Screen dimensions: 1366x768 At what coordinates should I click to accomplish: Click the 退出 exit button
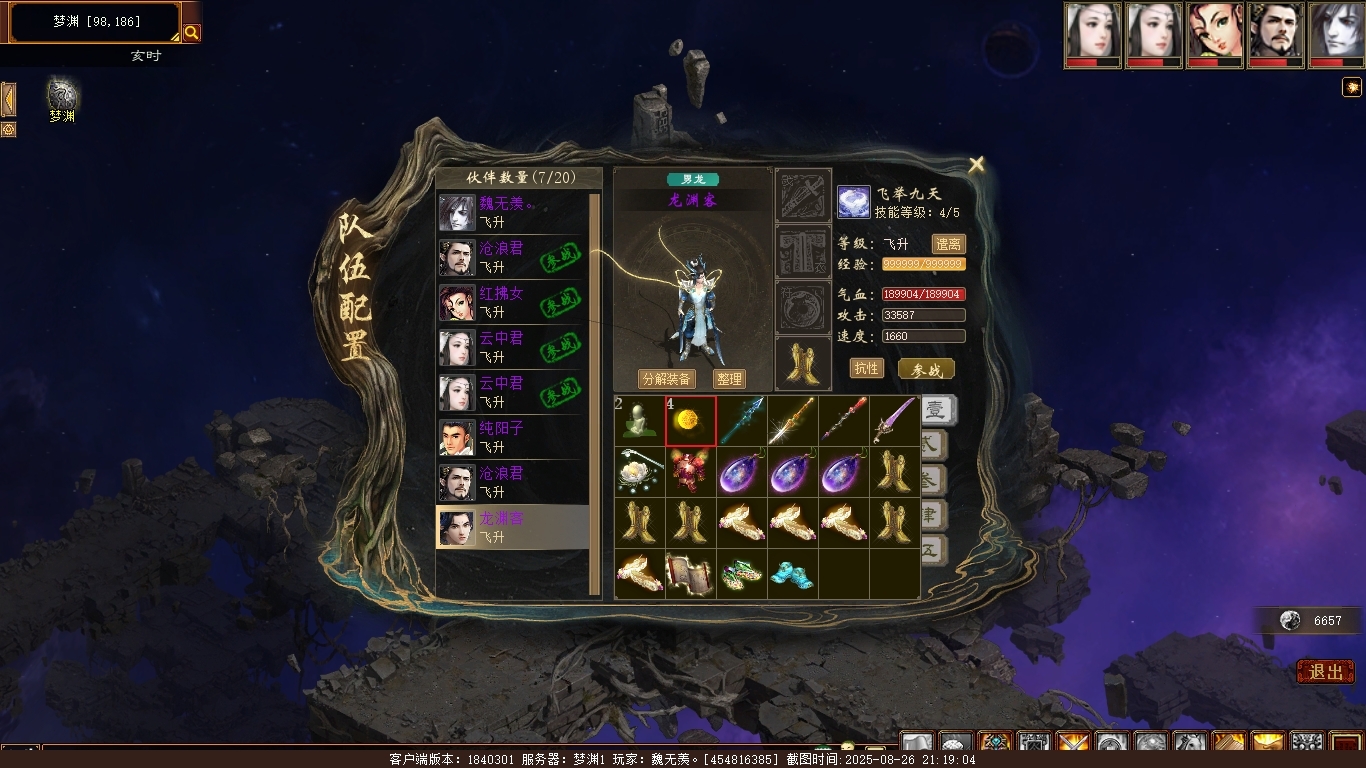click(1325, 672)
